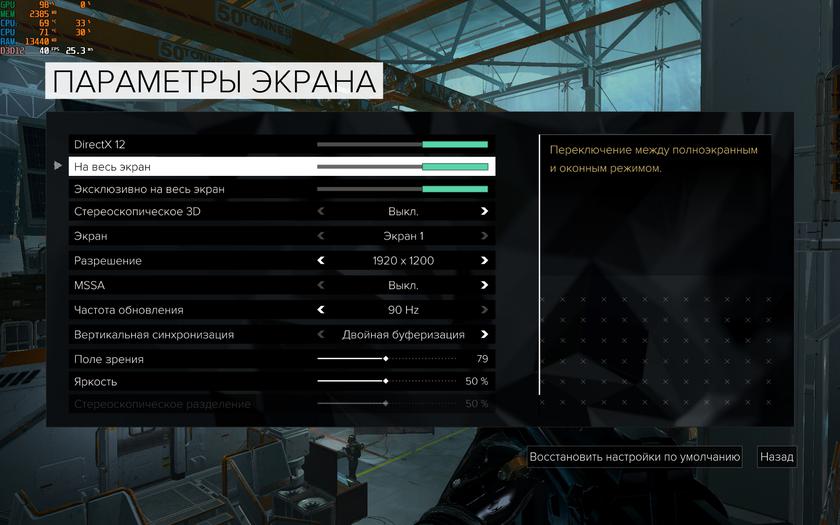
Task: Click «Восстановить настройки по умолчанию» button
Action: tap(635, 457)
